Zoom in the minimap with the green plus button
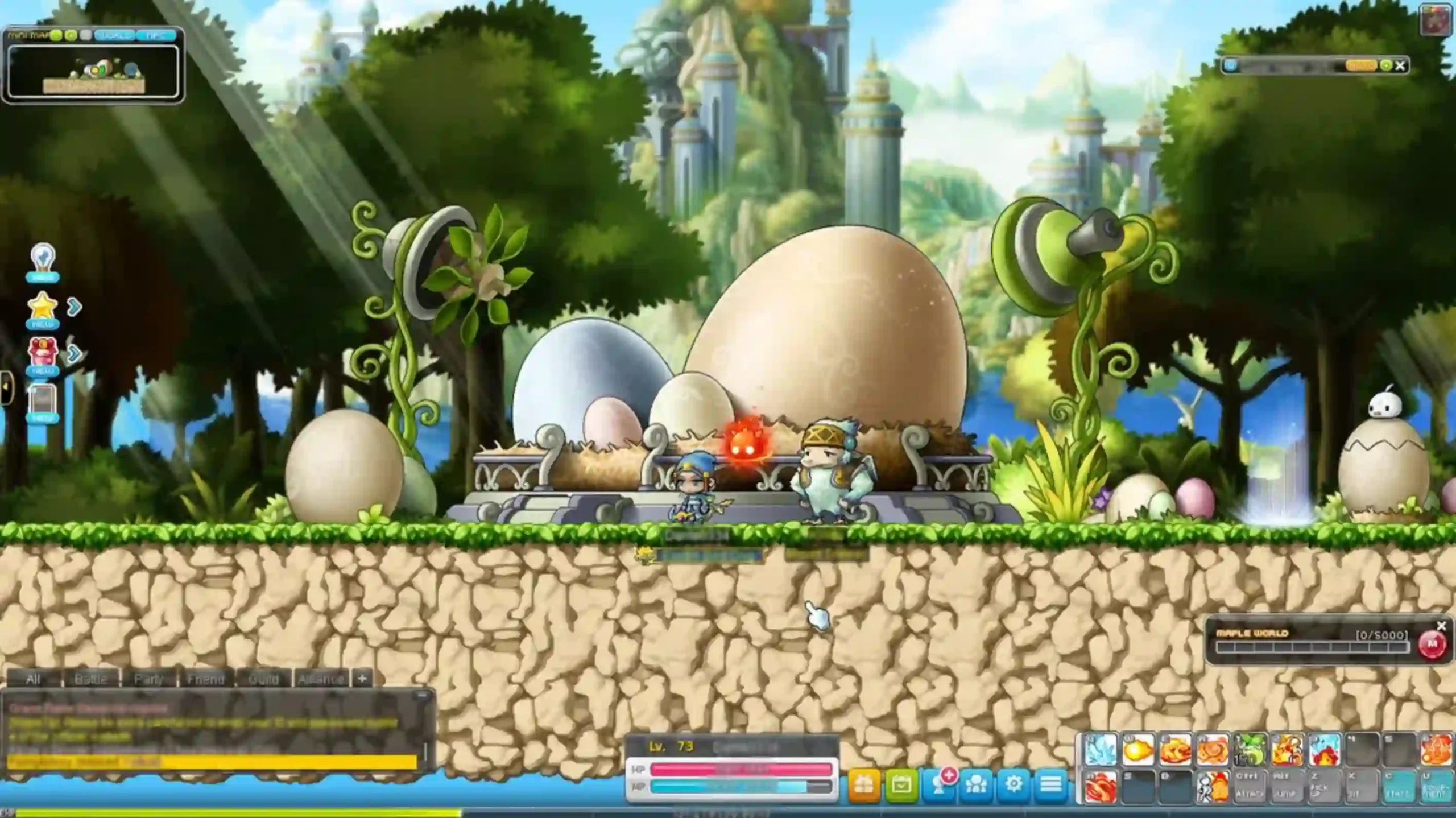The height and width of the screenshot is (818, 1456). pos(55,35)
